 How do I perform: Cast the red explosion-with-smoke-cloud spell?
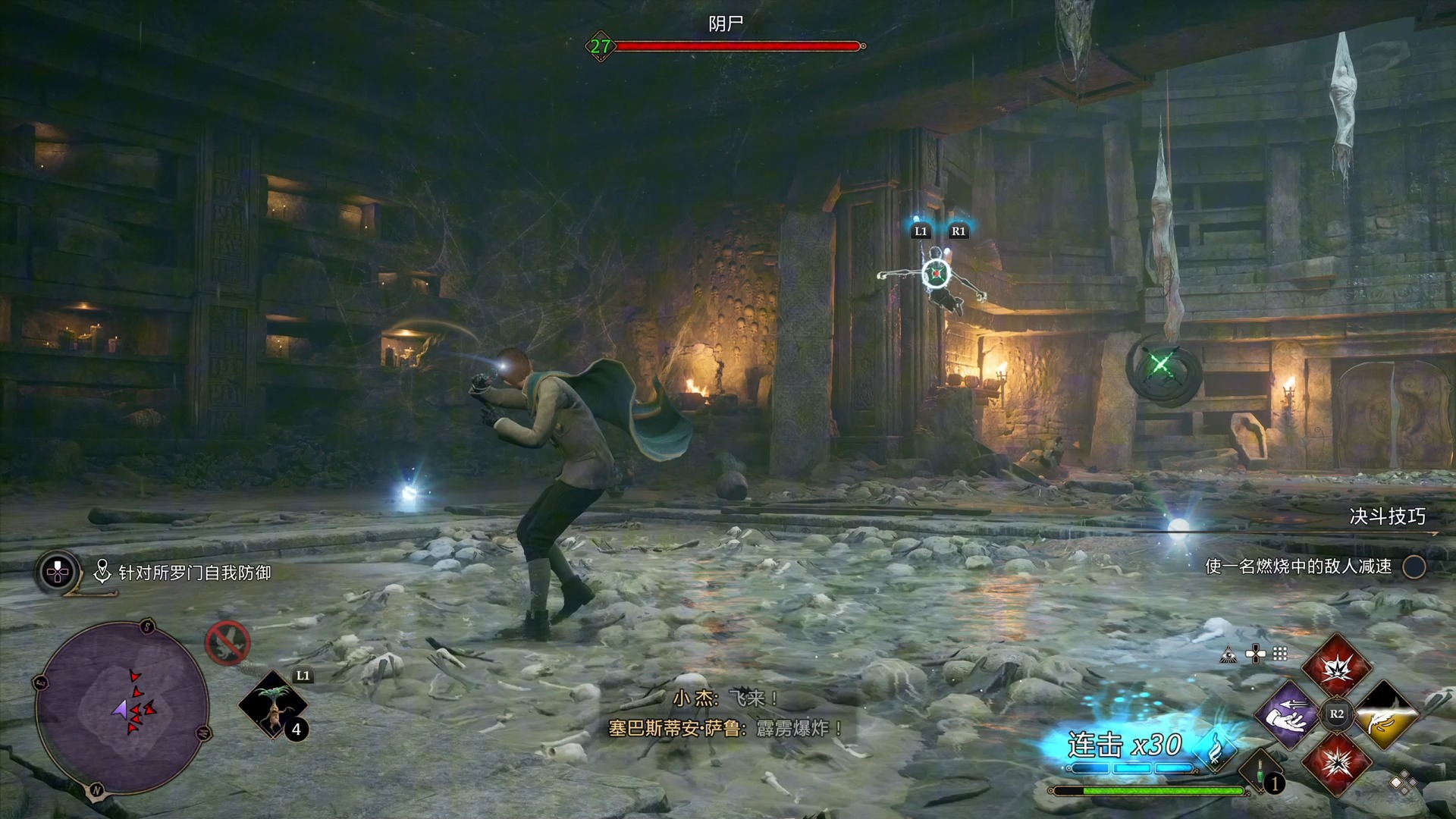(x=1337, y=667)
